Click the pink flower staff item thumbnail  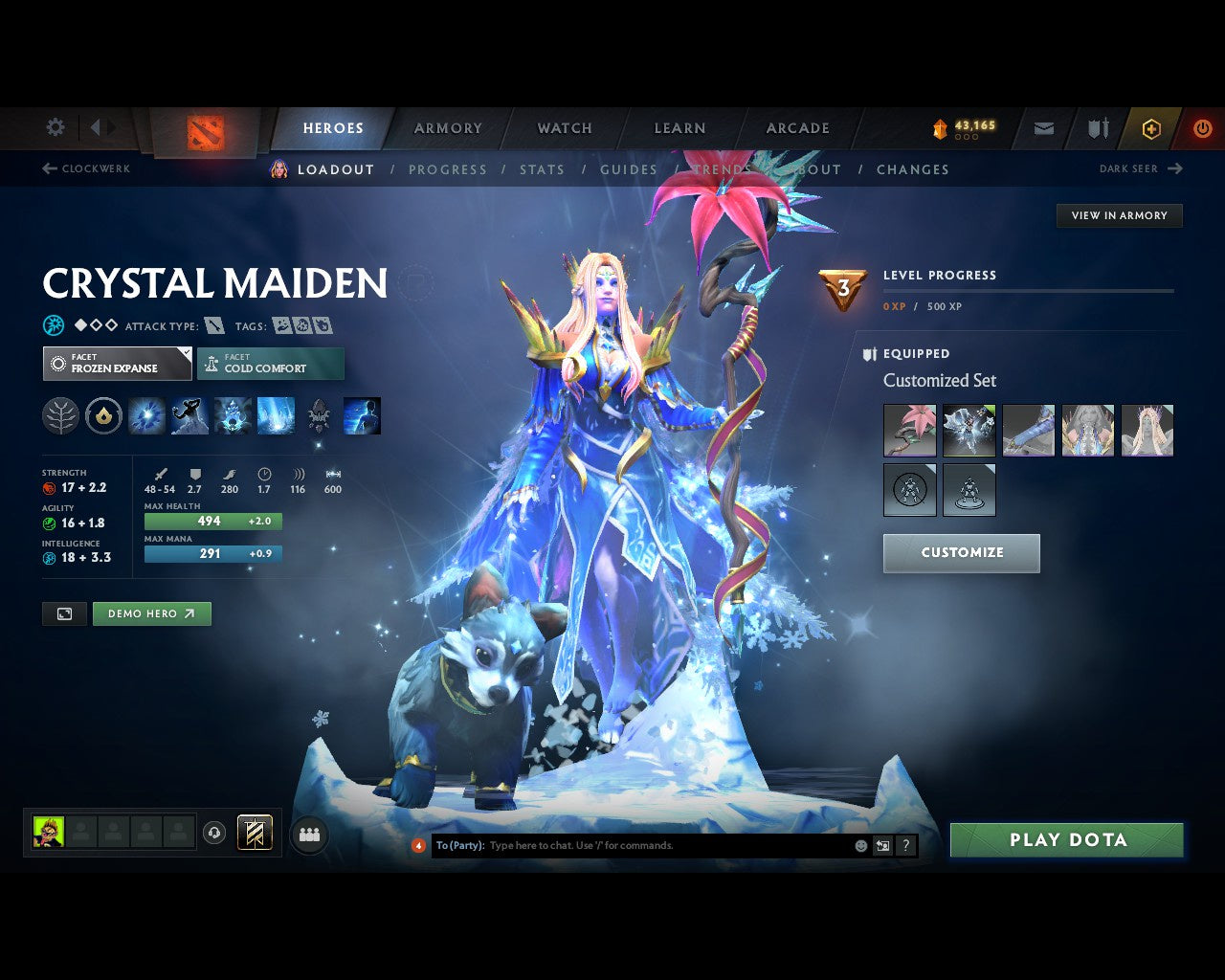908,430
